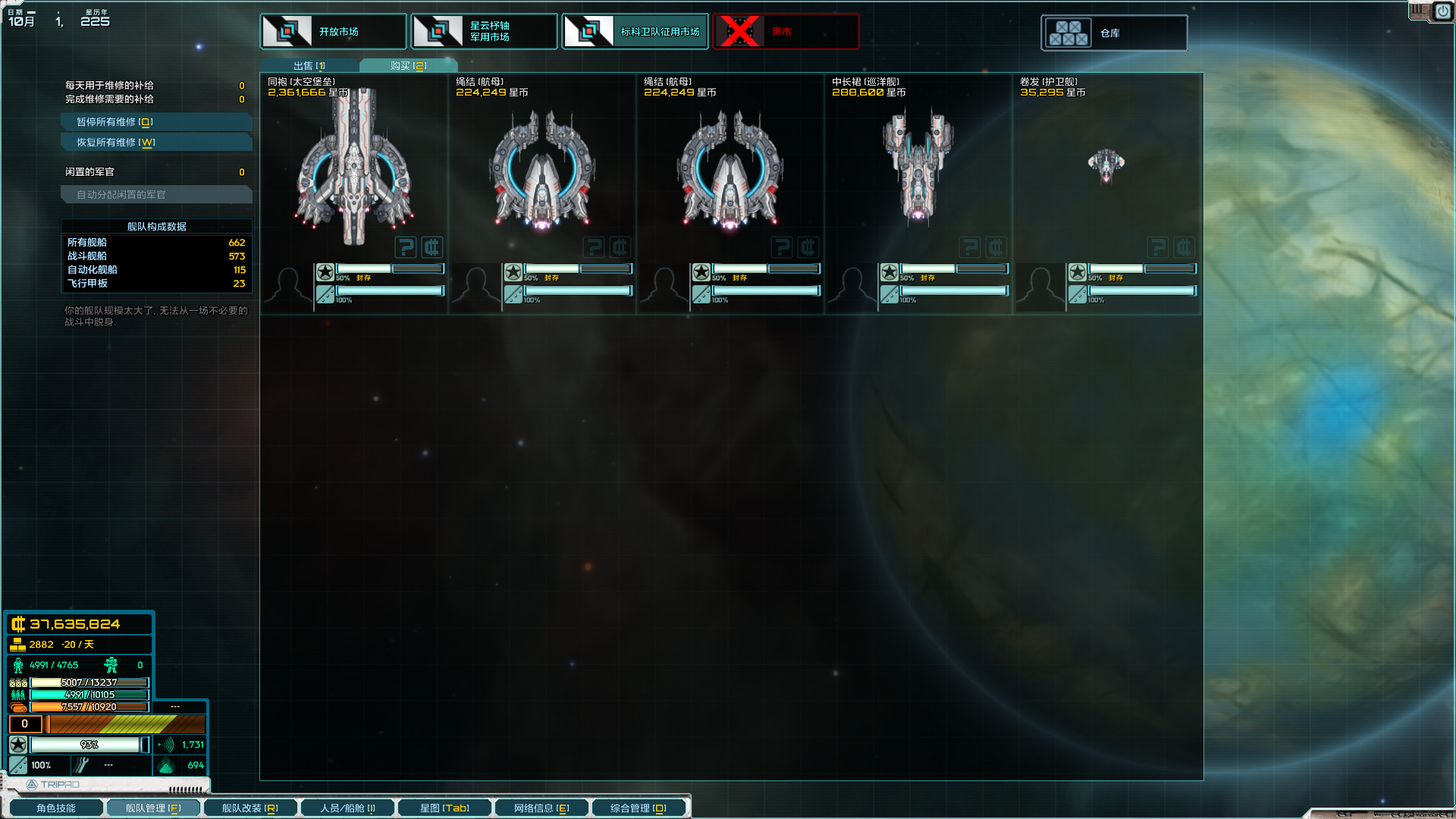The height and width of the screenshot is (819, 1456).
Task: Open 网络信息 intel screen
Action: tap(541, 808)
